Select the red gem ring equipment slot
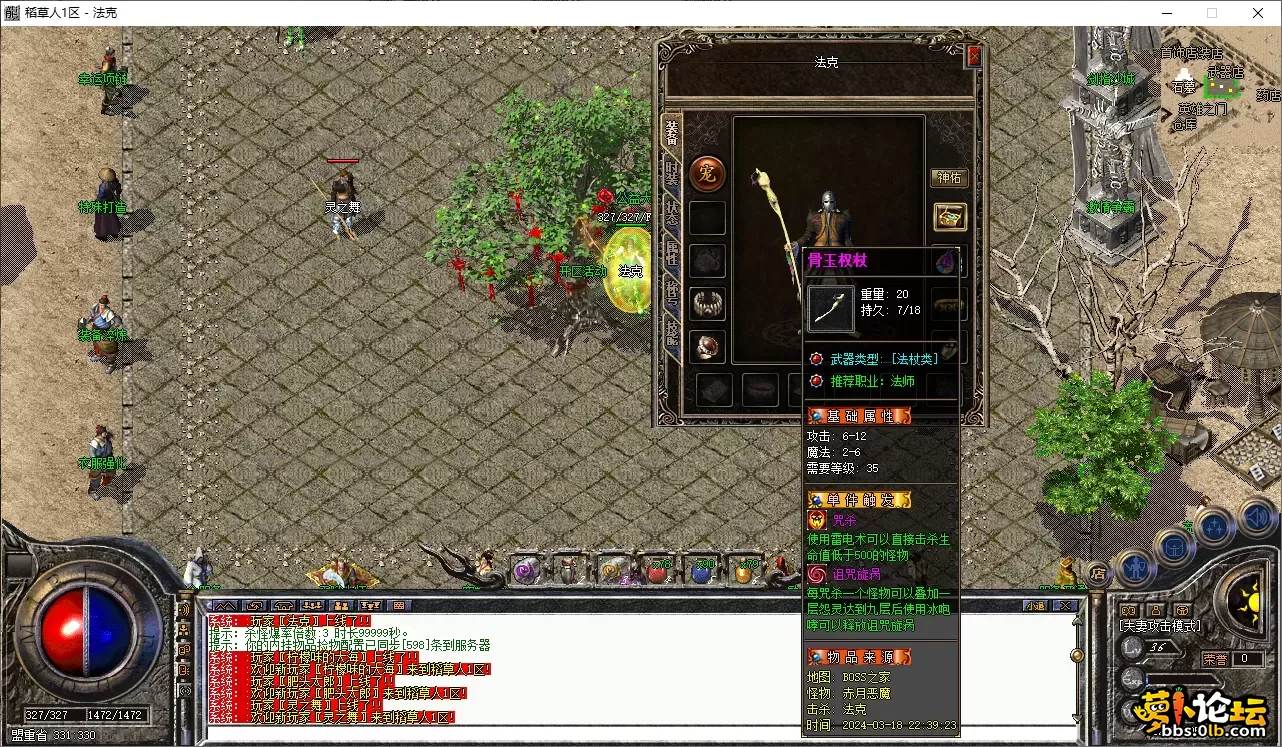The height and width of the screenshot is (747, 1282). (x=708, y=346)
